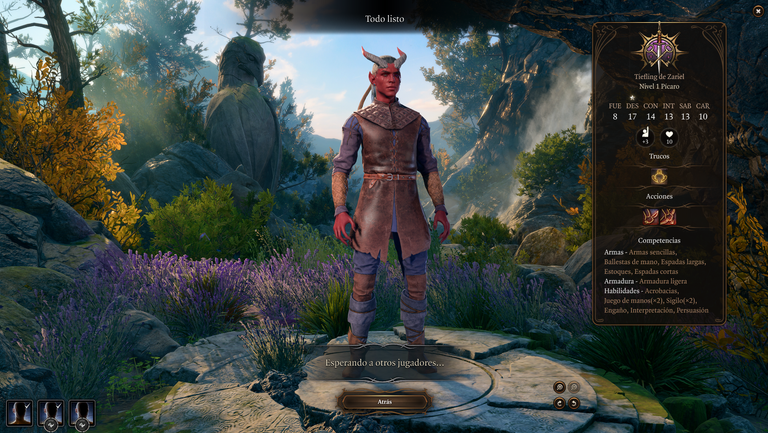The height and width of the screenshot is (433, 768).
Task: Close the screen with the top-right X
Action: coord(757,11)
